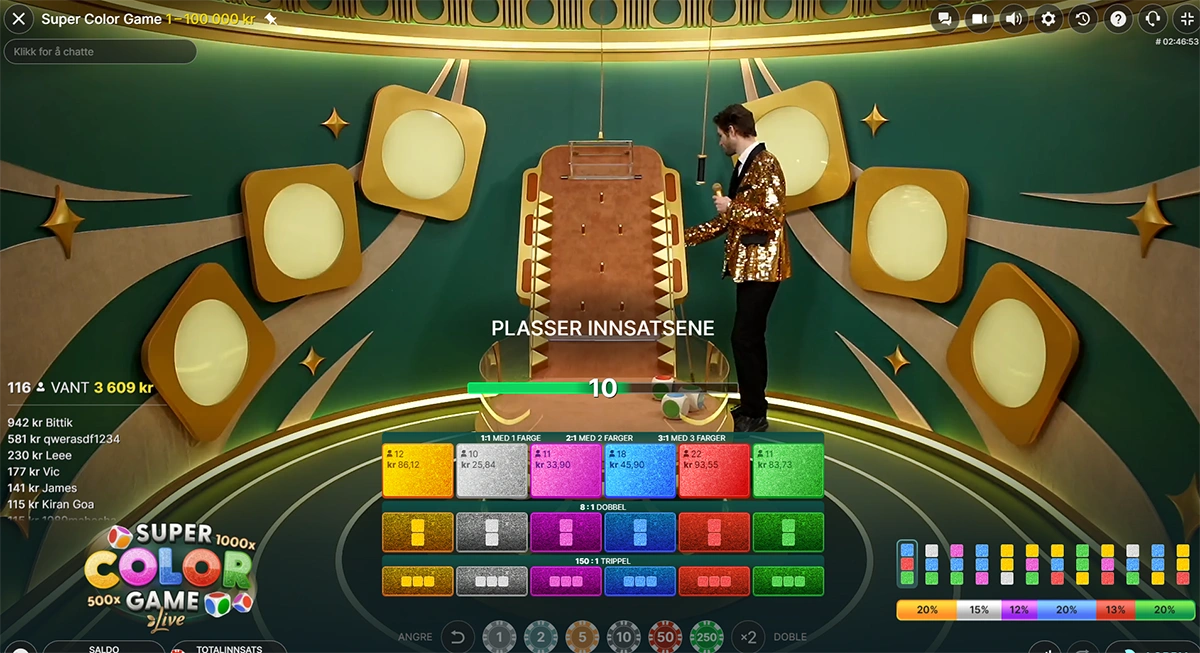
Task: Choose the 250 chip
Action: [x=706, y=637]
